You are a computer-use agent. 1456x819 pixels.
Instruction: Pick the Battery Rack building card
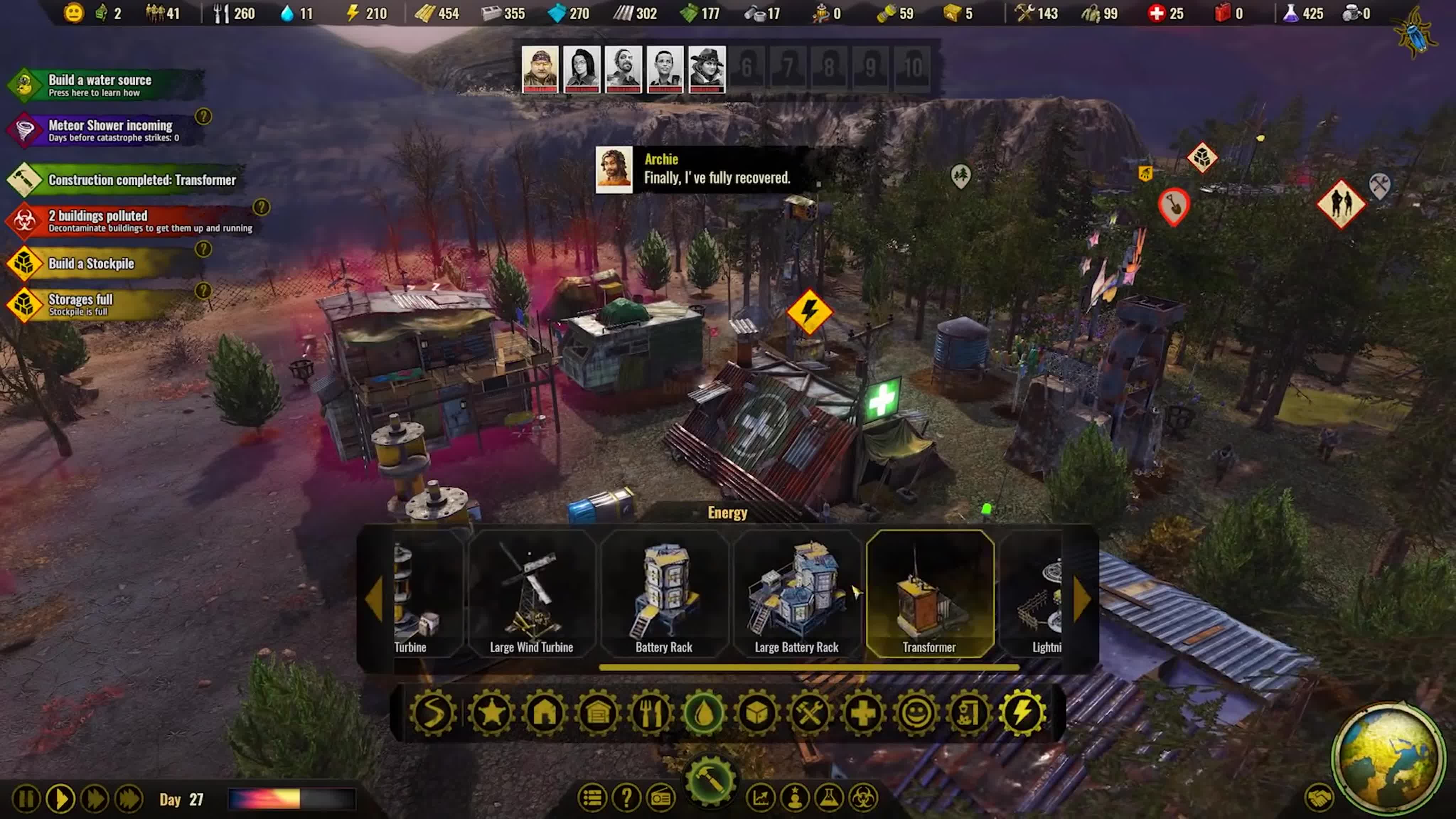tap(664, 594)
